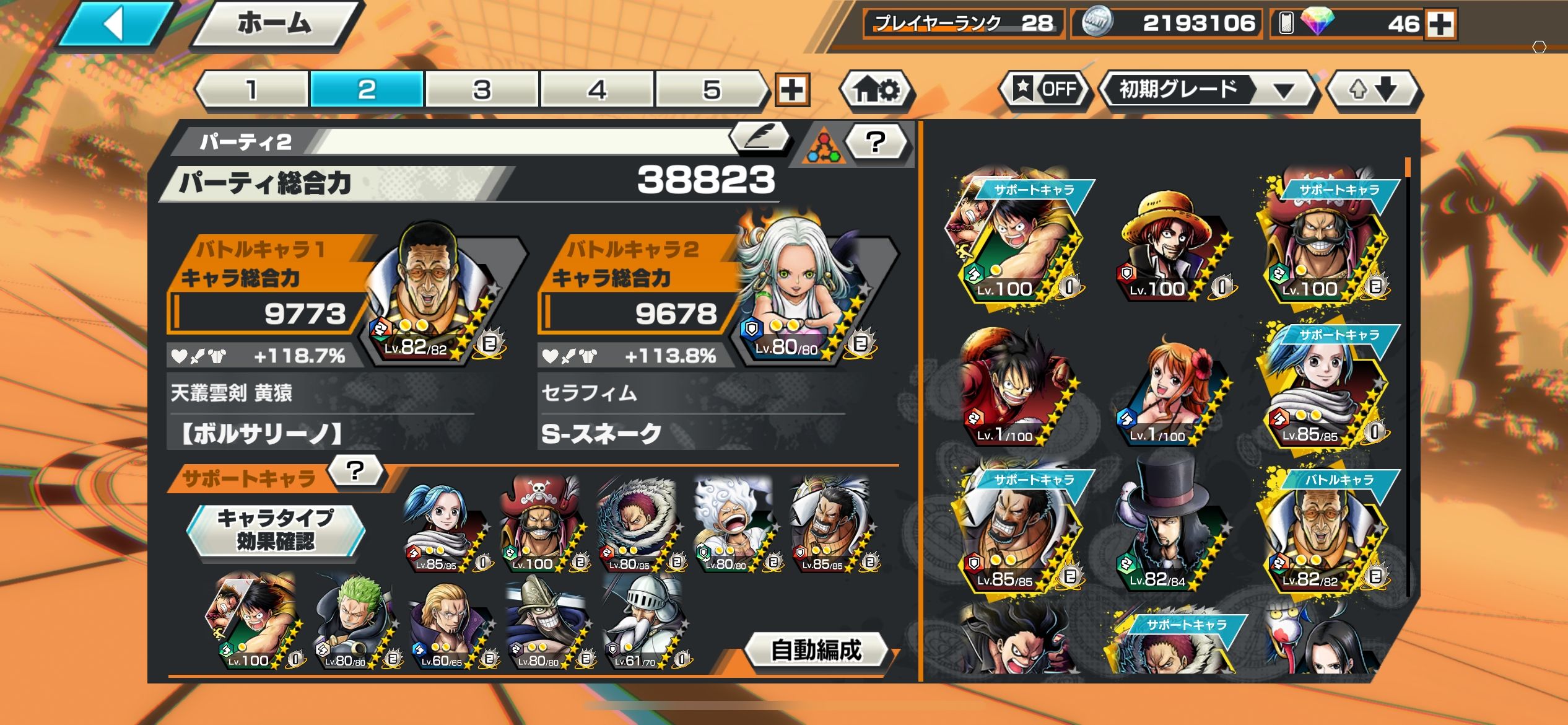Click 自動編成 auto-formation button
The image size is (1568, 725).
coord(816,650)
